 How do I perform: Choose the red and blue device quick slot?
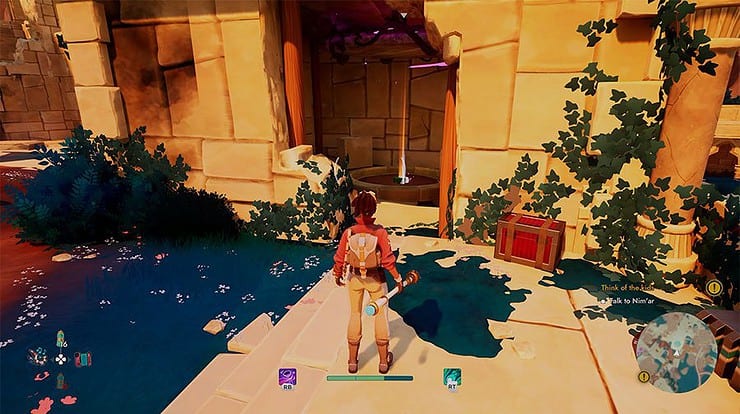pos(82,358)
